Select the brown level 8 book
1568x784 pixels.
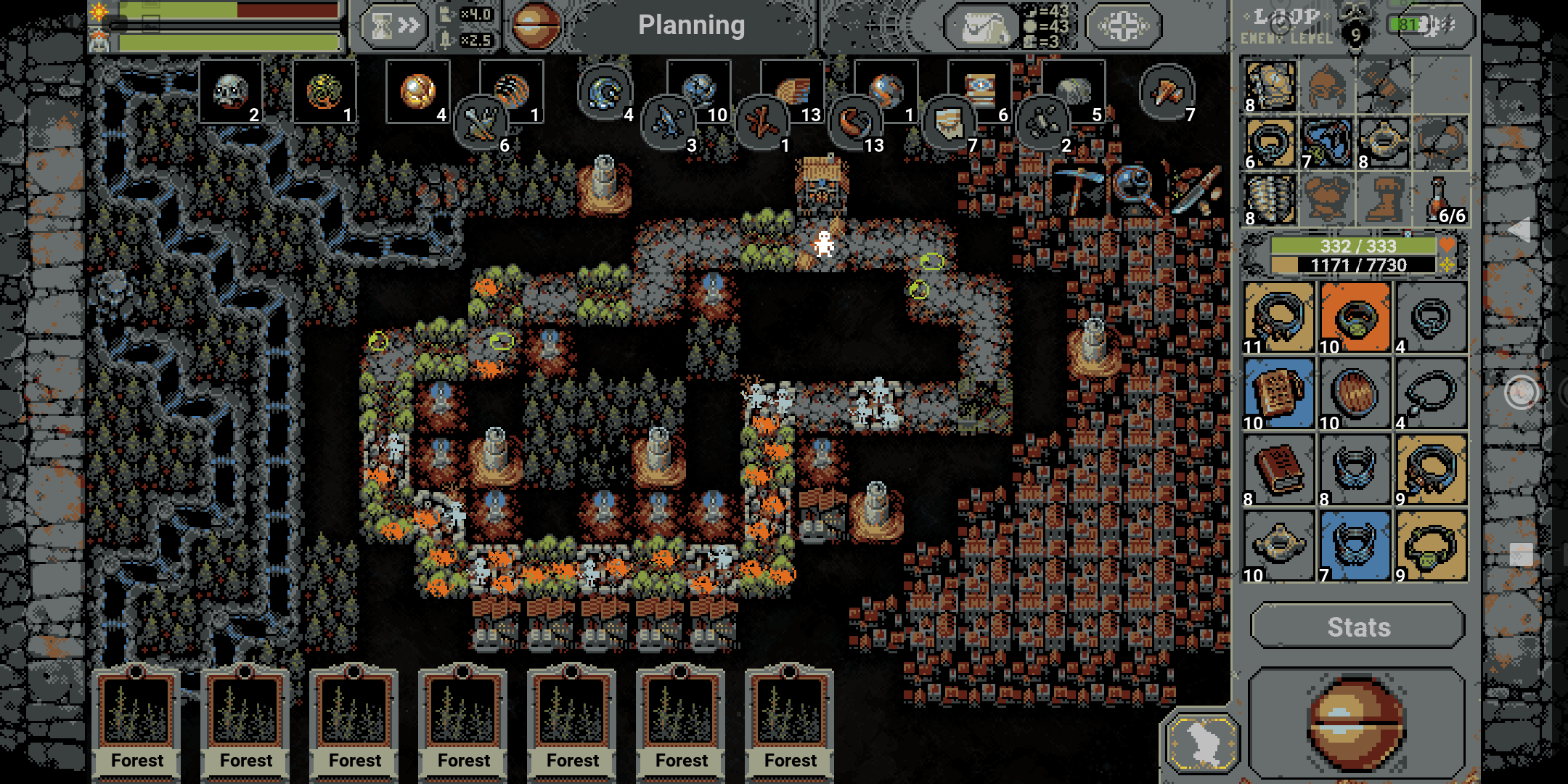point(1279,469)
